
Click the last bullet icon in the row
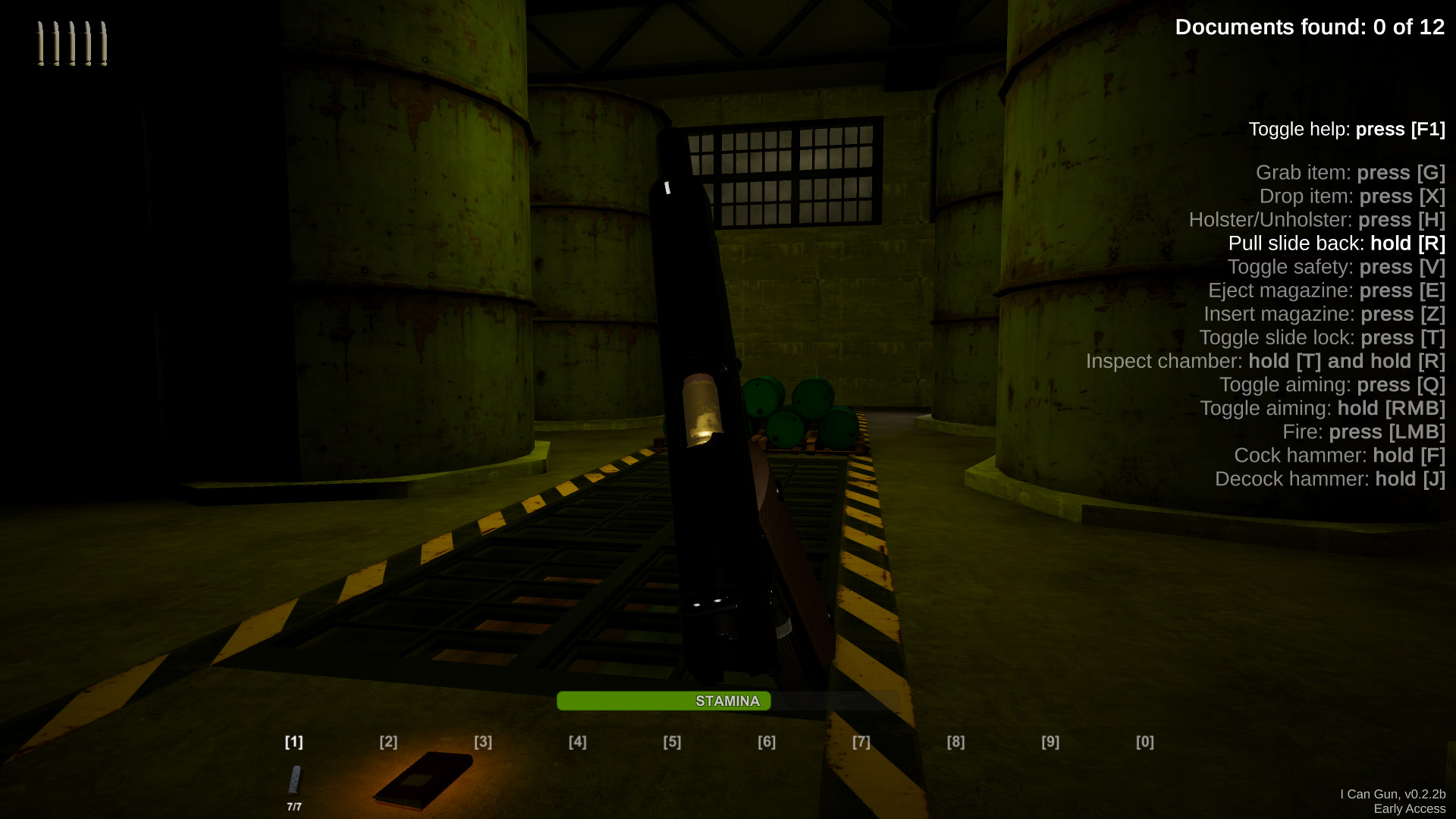pos(102,44)
